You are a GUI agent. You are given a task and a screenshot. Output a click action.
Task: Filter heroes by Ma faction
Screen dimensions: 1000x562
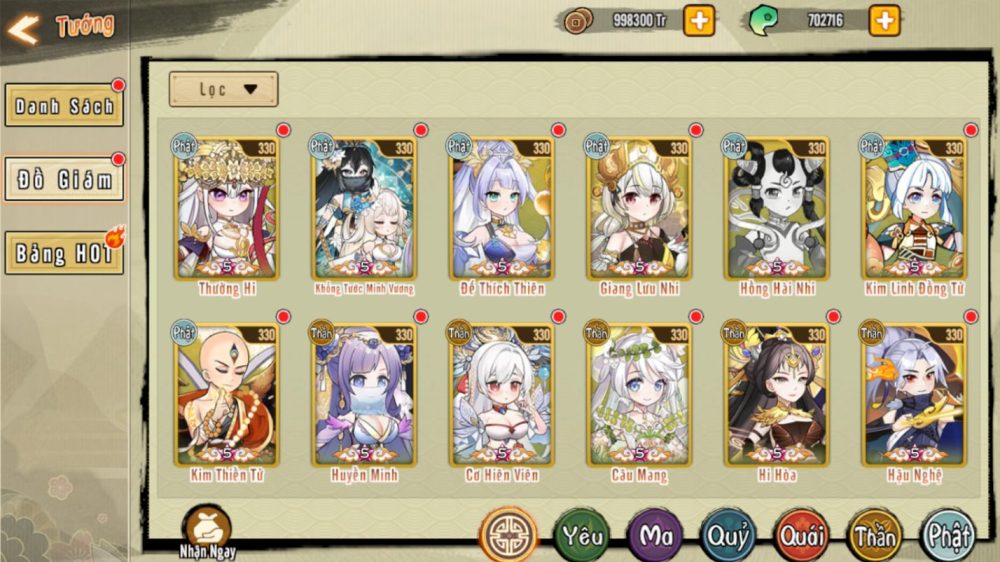point(655,535)
